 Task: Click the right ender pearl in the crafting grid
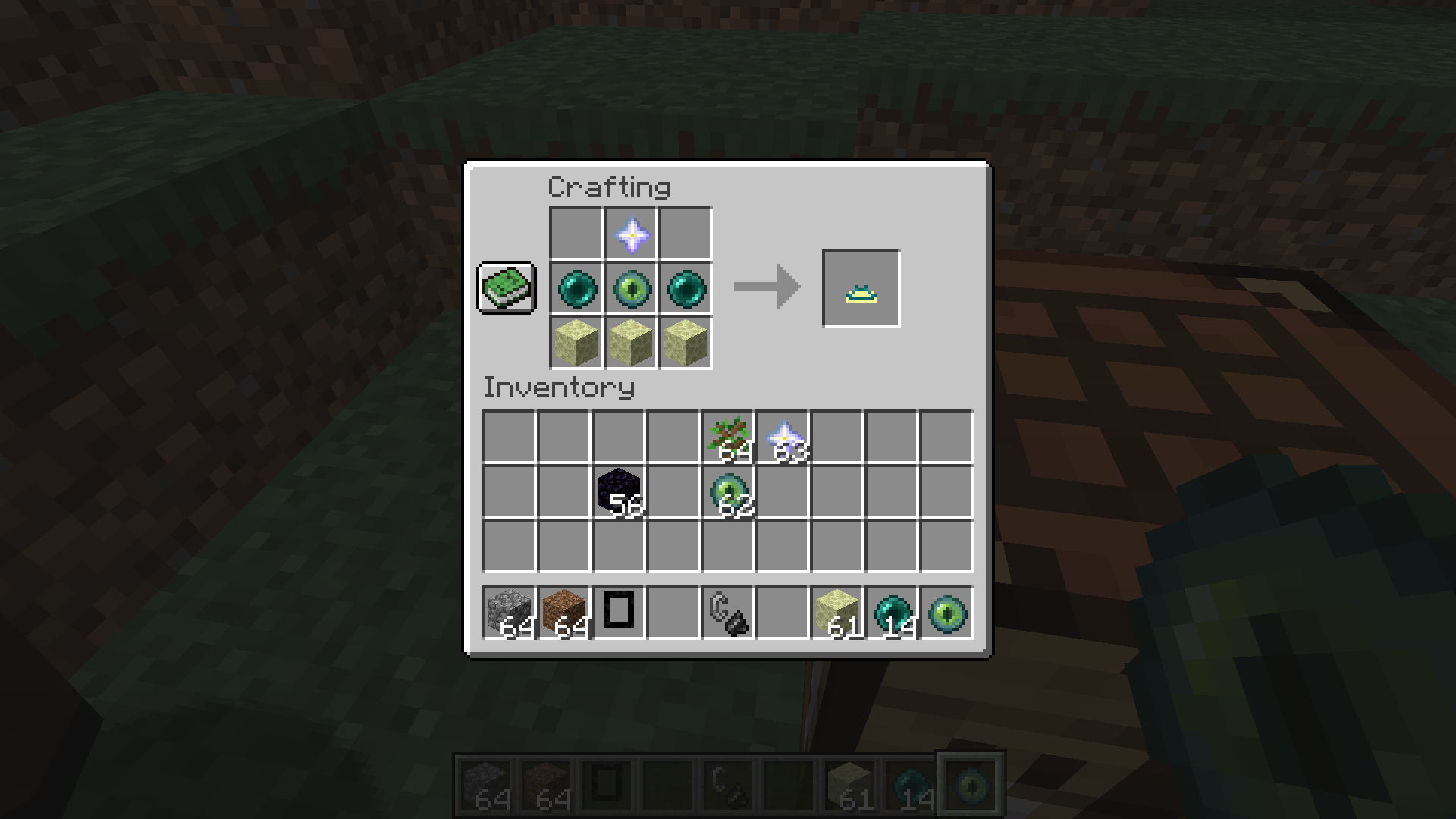click(x=686, y=288)
